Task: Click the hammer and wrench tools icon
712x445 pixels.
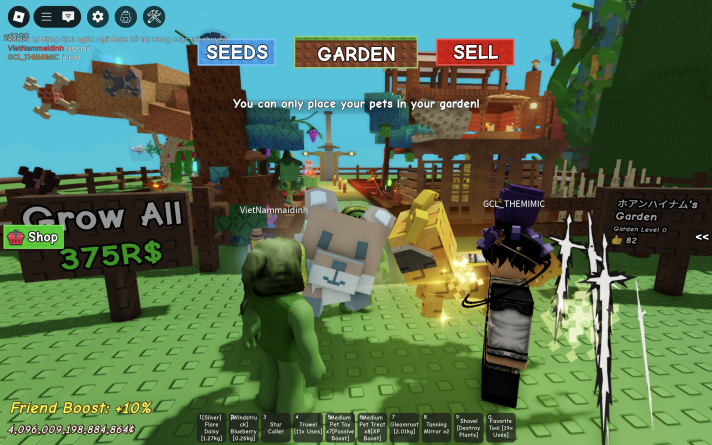Action: tap(153, 16)
